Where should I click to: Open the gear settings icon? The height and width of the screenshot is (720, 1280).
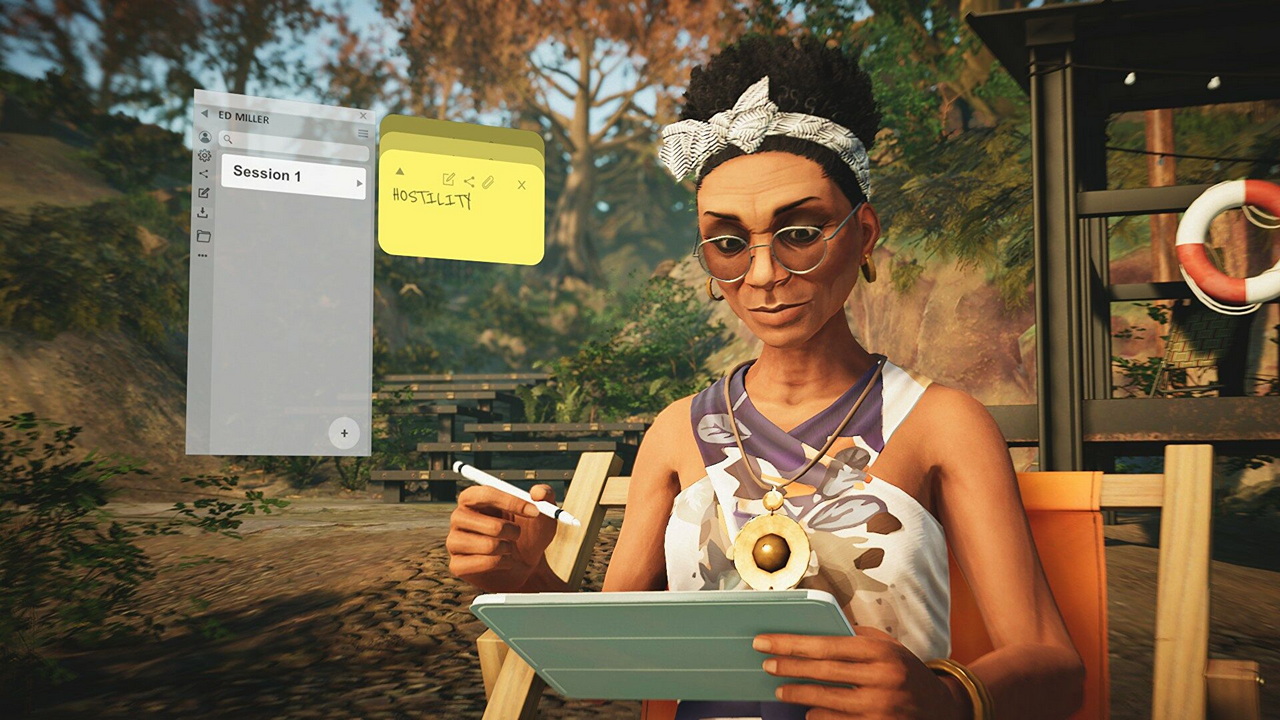pyautogui.click(x=205, y=156)
